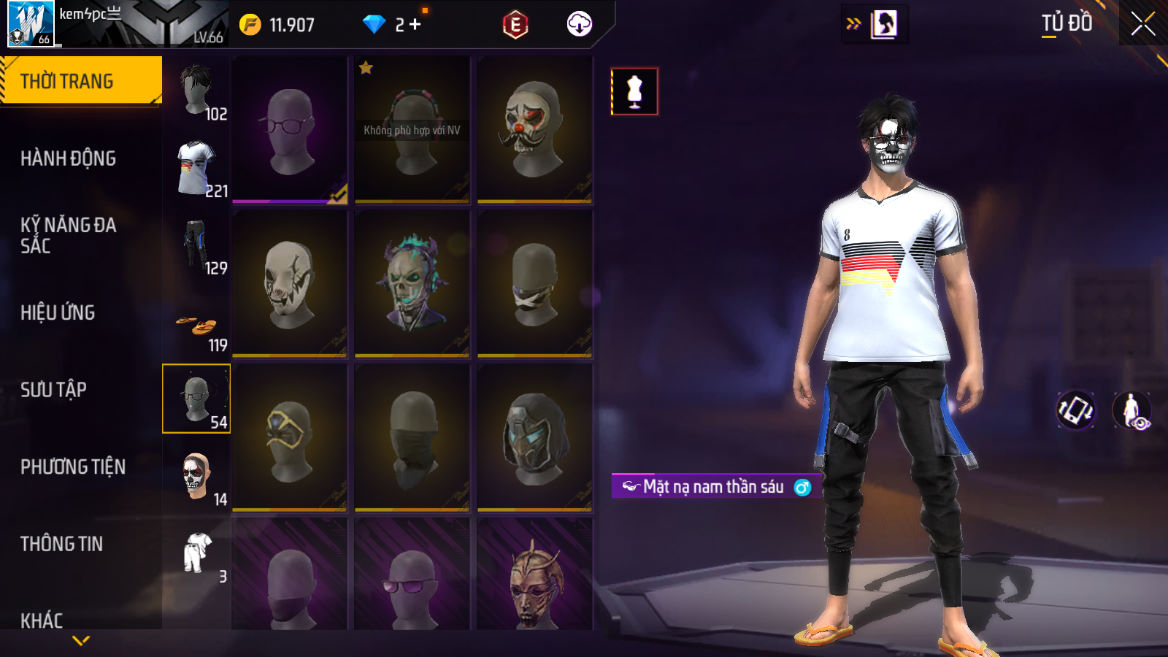Click the mannequin outfit preview icon
1168x657 pixels.
pos(634,92)
